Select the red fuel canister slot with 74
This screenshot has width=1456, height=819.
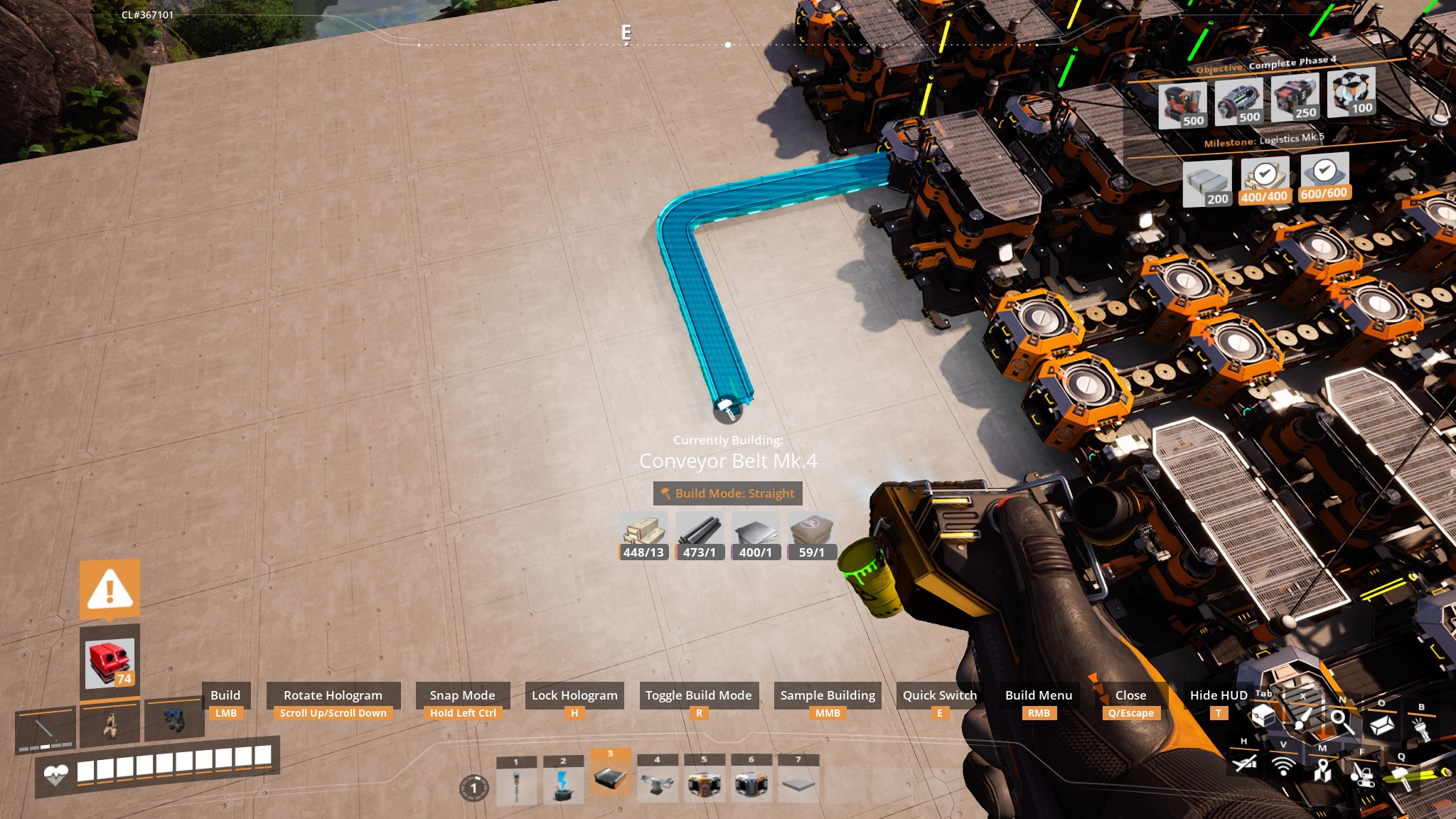(109, 663)
